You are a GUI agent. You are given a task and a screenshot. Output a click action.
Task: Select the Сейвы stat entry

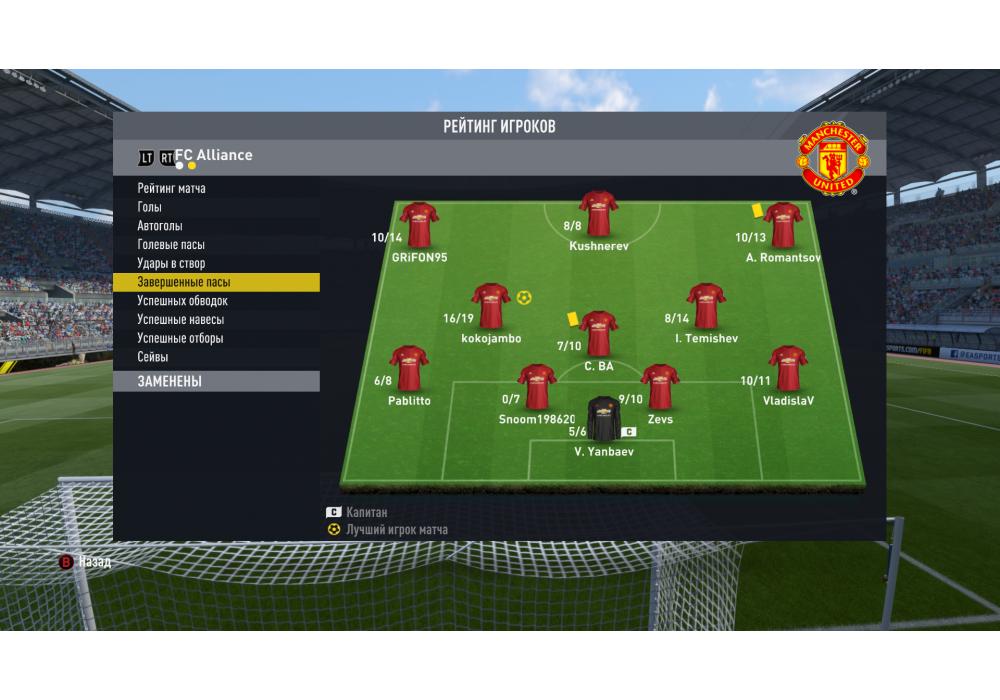[x=153, y=357]
